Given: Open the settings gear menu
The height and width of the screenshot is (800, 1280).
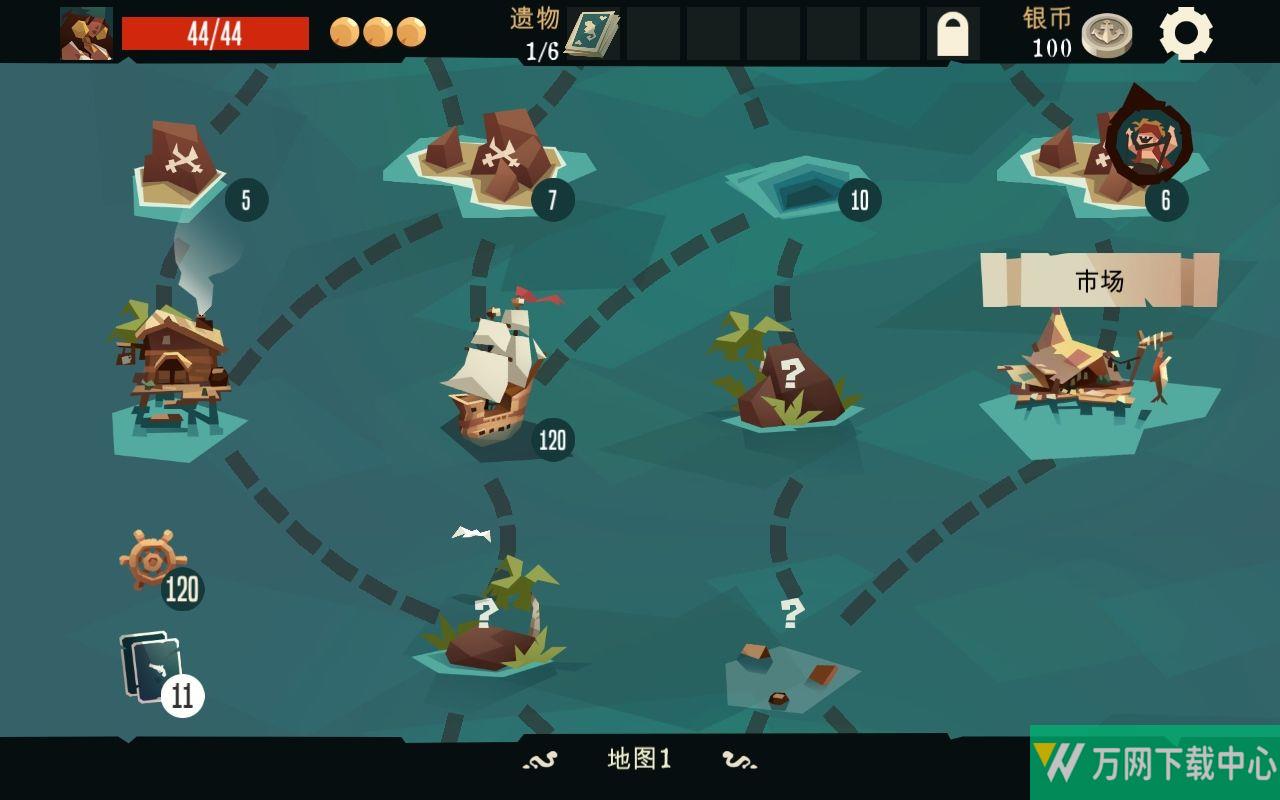Looking at the screenshot, I should click(x=1186, y=33).
